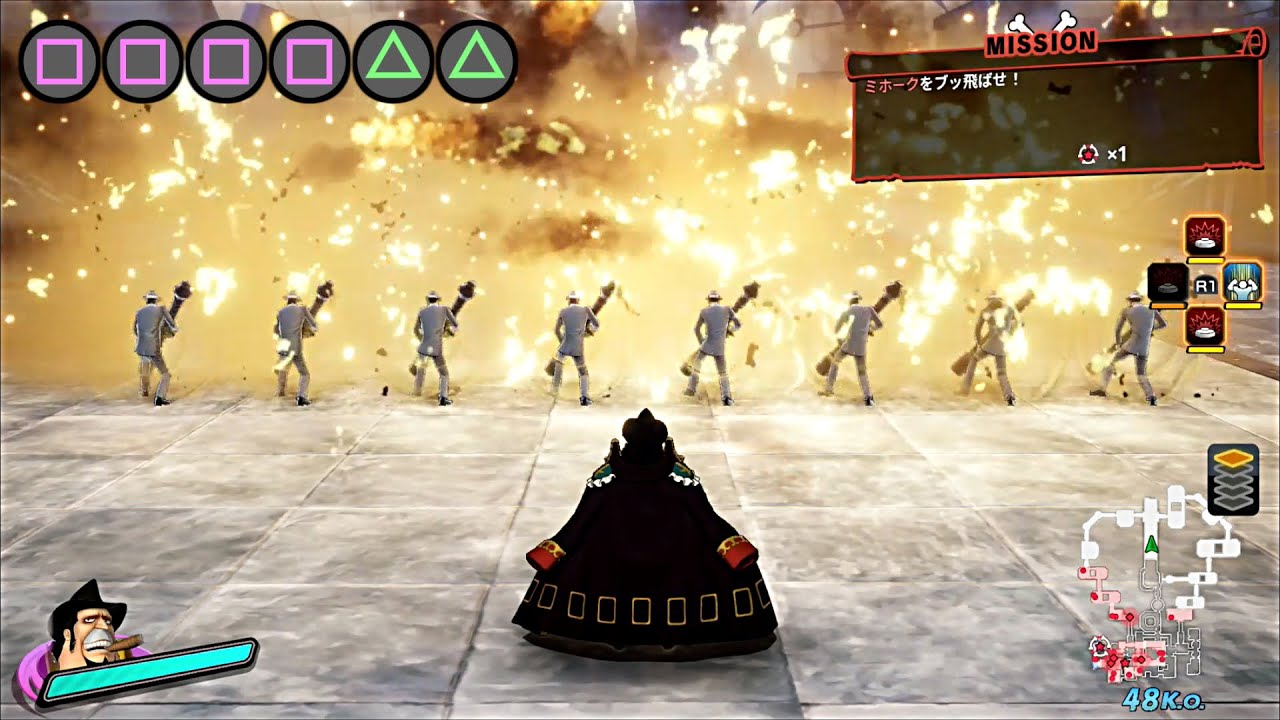Click the white boss star marker on minimap
Screen dimensions: 1280x720
(1099, 645)
